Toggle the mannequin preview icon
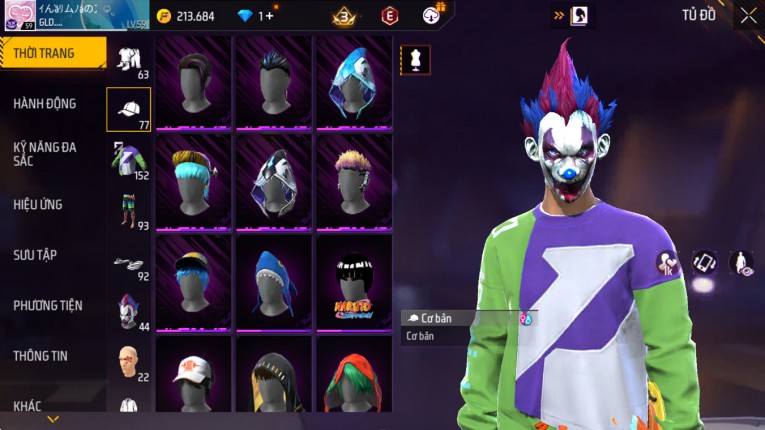This screenshot has width=765, height=430. point(415,60)
